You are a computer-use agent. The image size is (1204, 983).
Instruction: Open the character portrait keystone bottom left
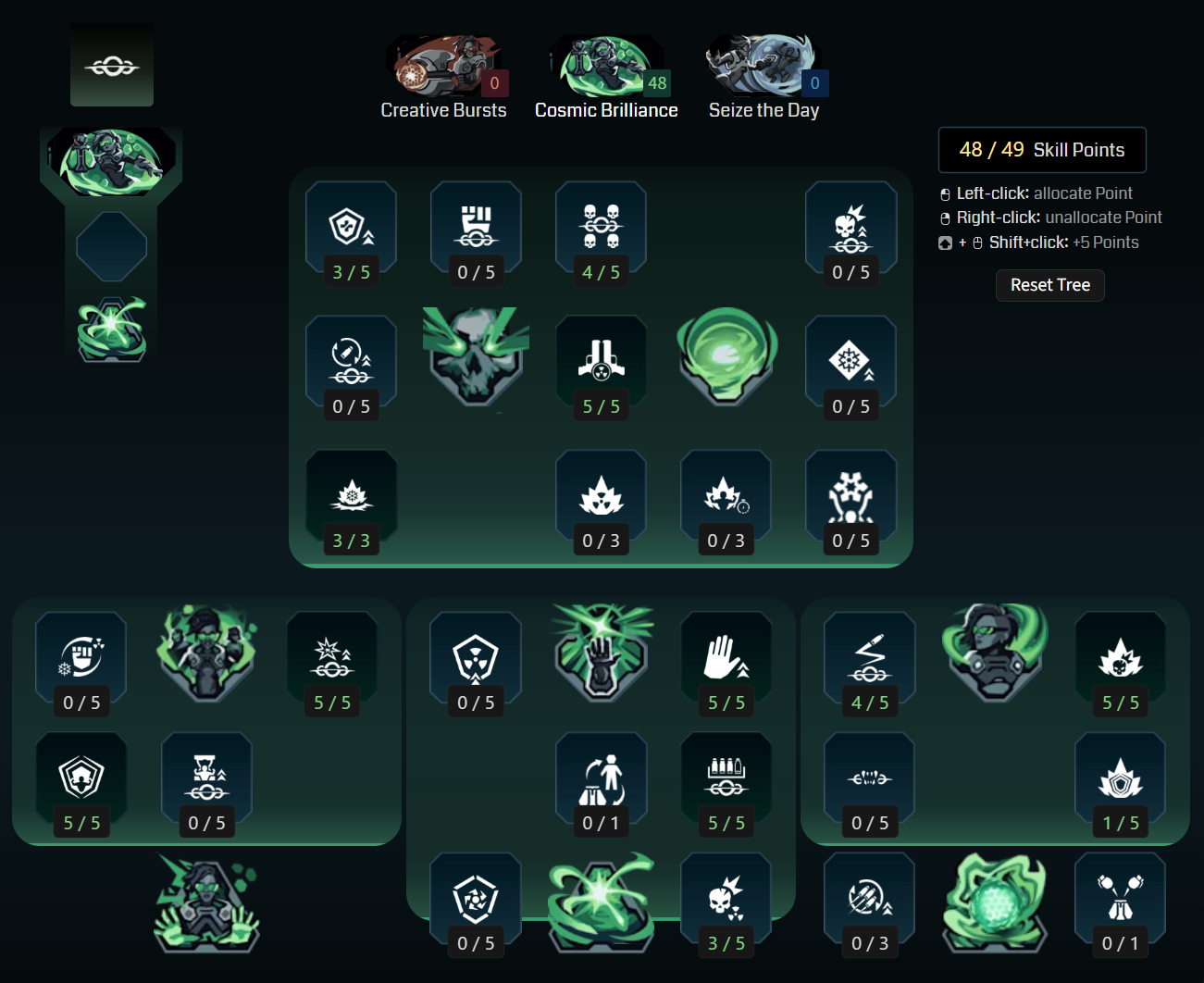pos(205,902)
